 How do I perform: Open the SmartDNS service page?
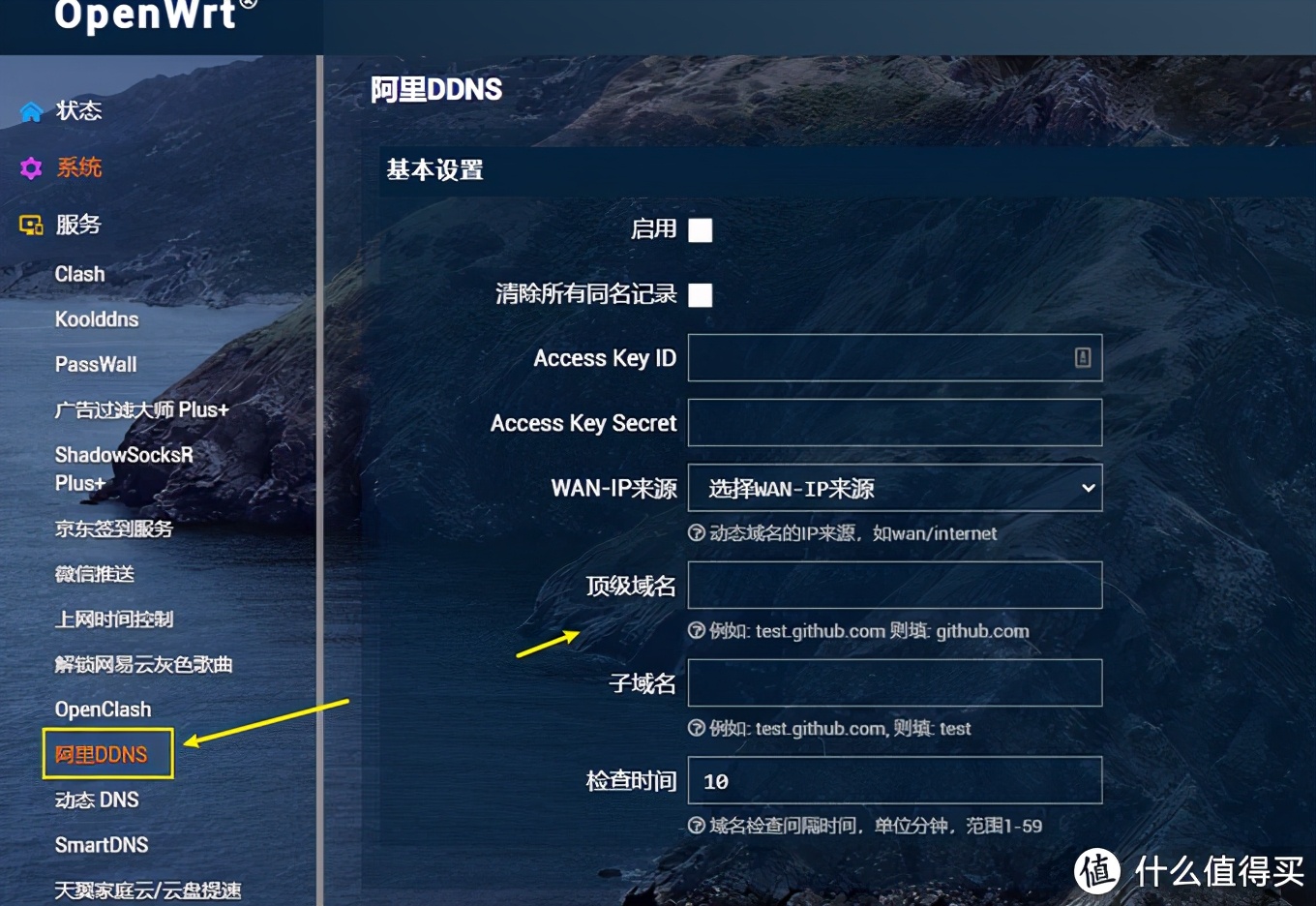(x=102, y=844)
